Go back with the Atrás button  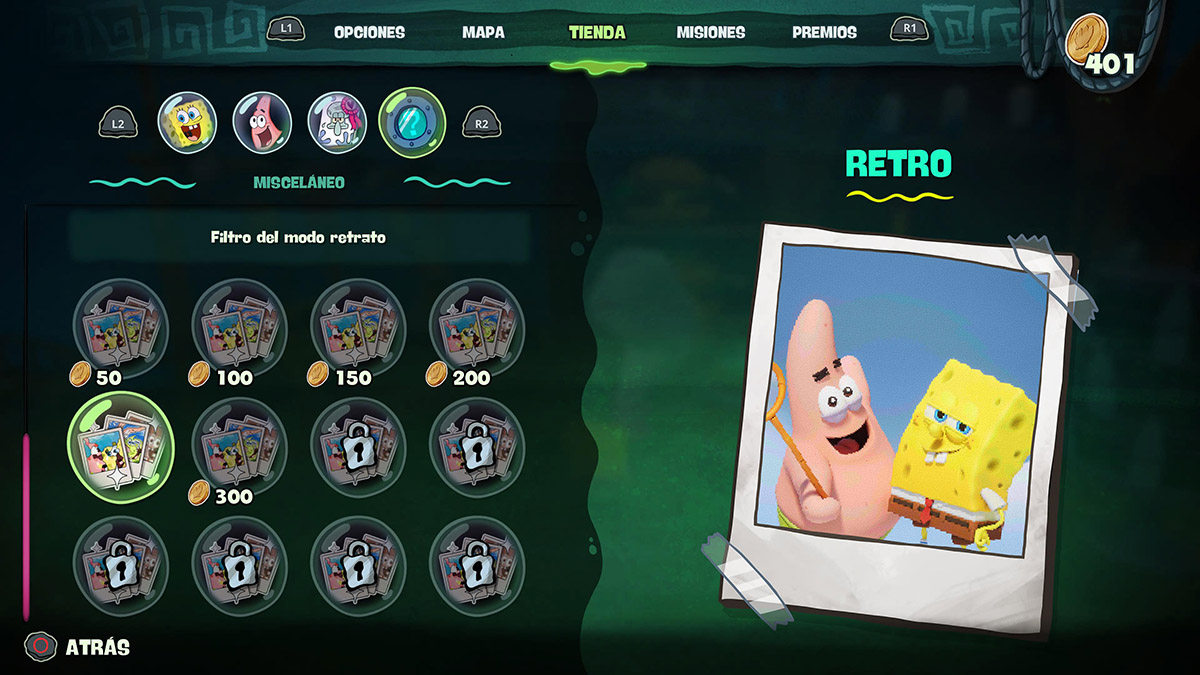[80, 647]
